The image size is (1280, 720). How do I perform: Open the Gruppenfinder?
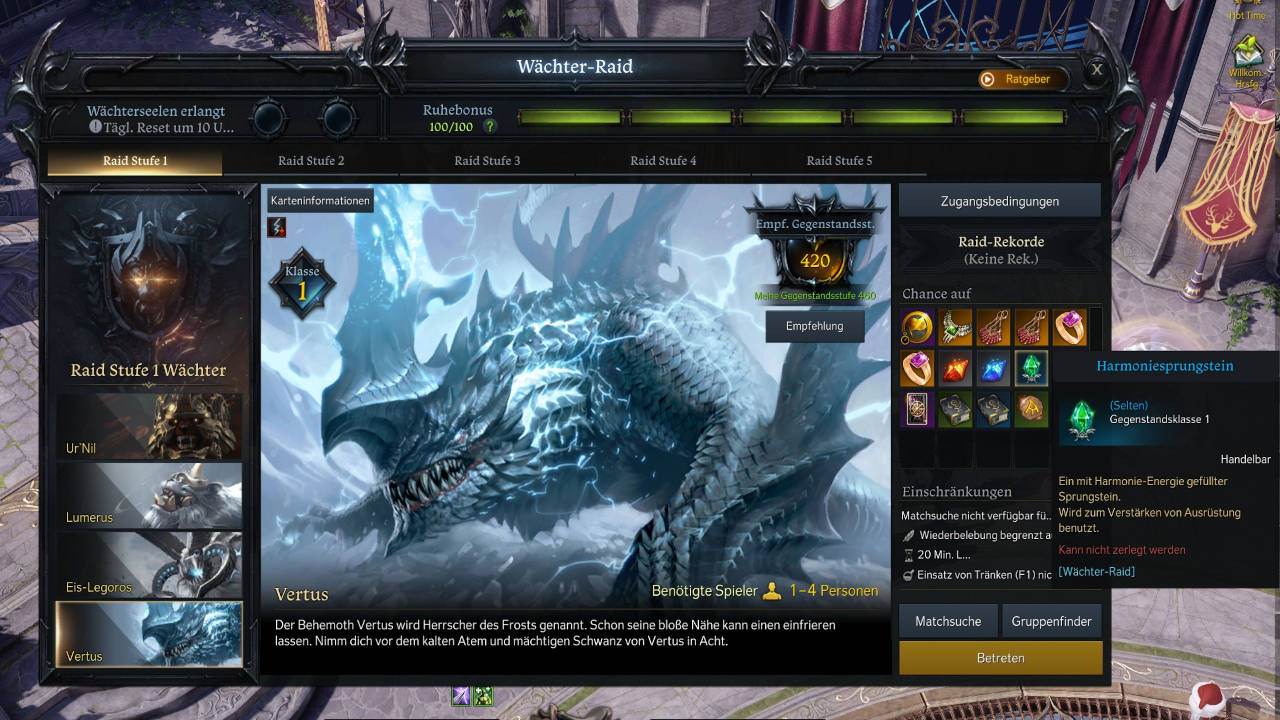coord(1051,621)
